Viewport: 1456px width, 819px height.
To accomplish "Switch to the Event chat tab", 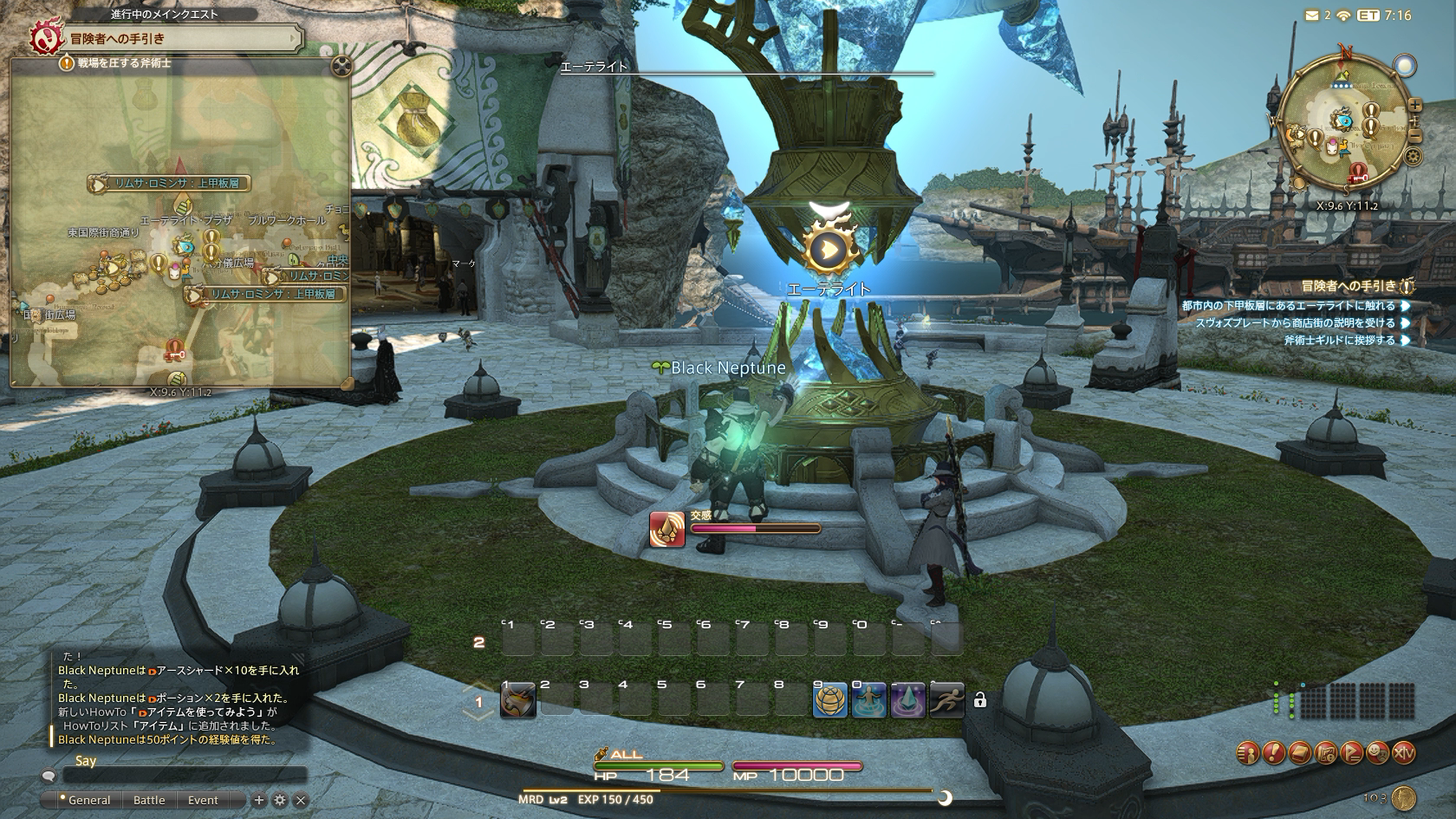I will pos(203,800).
